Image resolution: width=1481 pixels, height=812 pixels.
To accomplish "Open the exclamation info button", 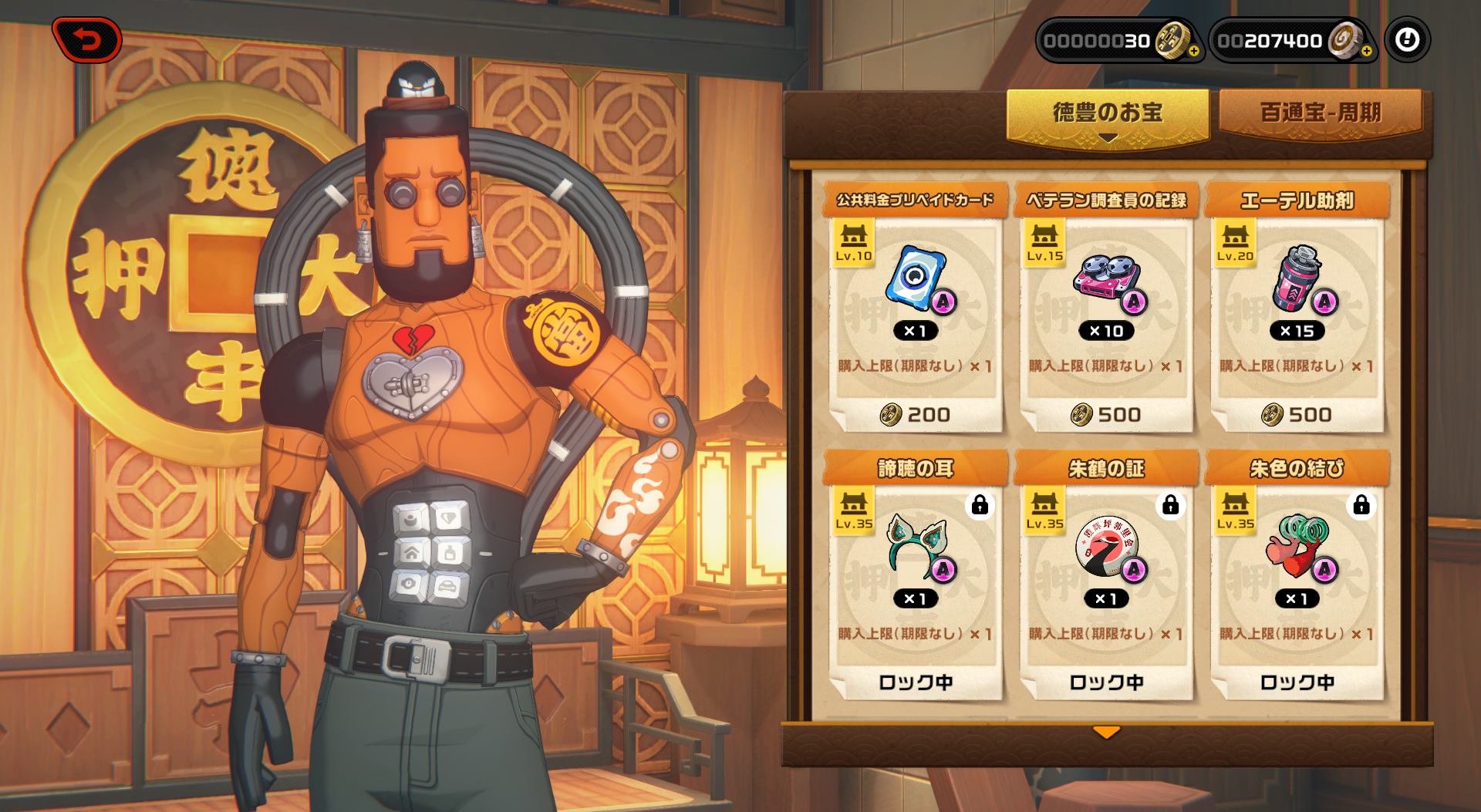I will click(1407, 40).
